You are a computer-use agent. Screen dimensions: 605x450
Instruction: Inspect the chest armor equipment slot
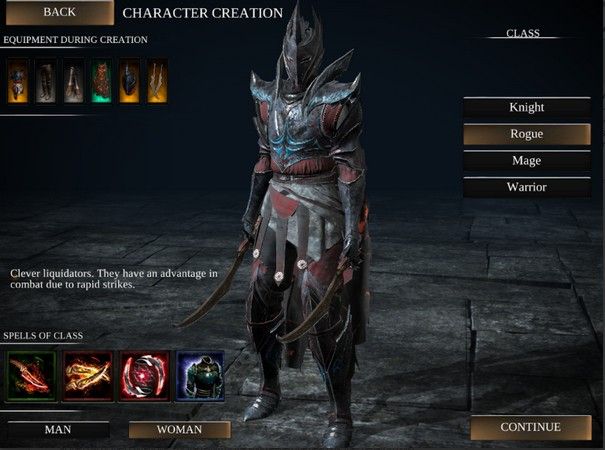tap(18, 81)
